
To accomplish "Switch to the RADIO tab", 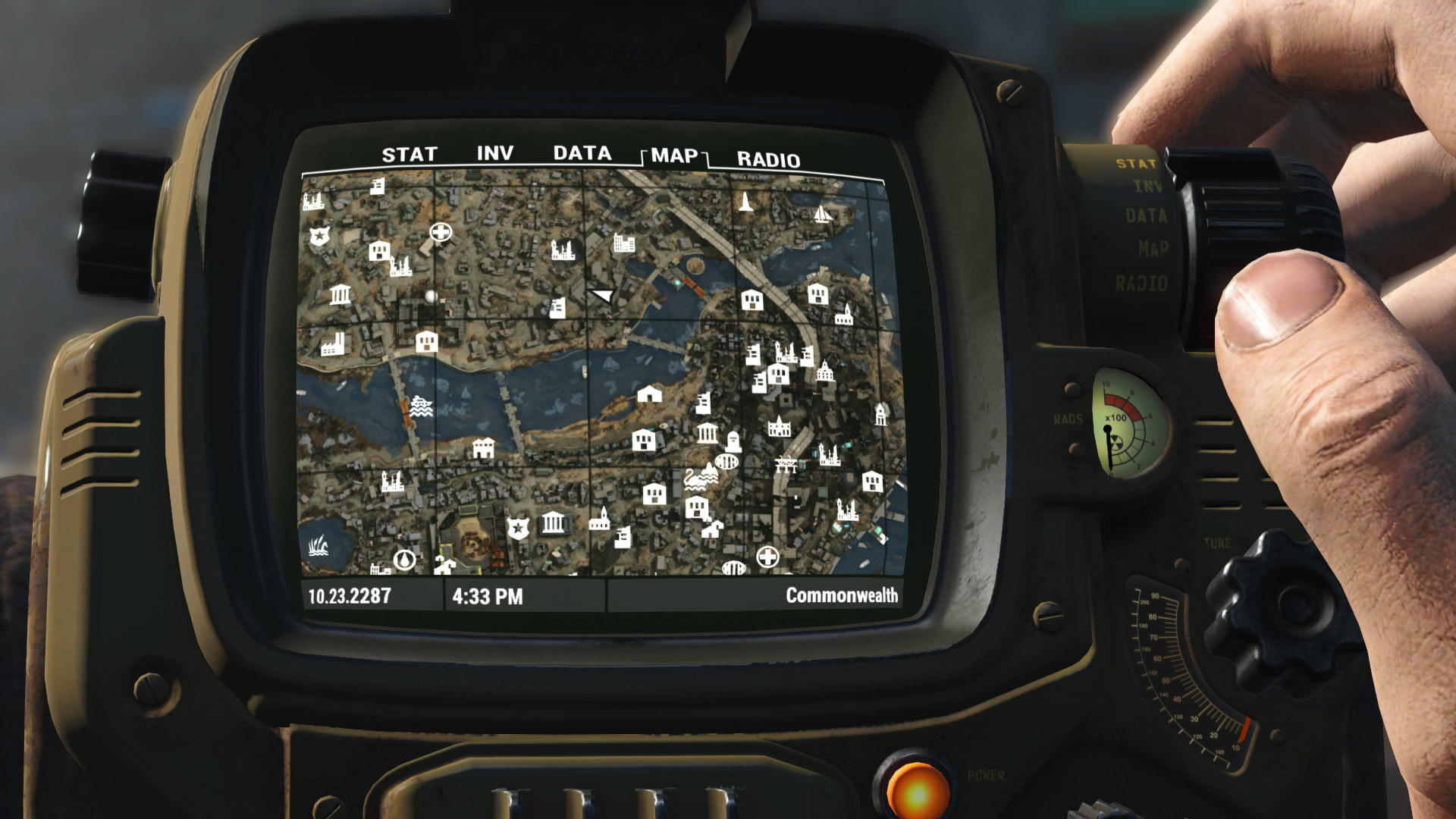I will [768, 159].
